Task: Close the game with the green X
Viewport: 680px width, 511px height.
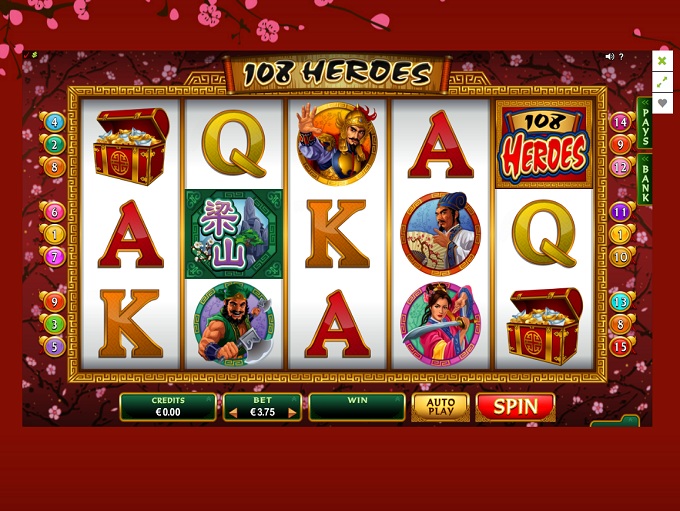Action: pos(662,60)
